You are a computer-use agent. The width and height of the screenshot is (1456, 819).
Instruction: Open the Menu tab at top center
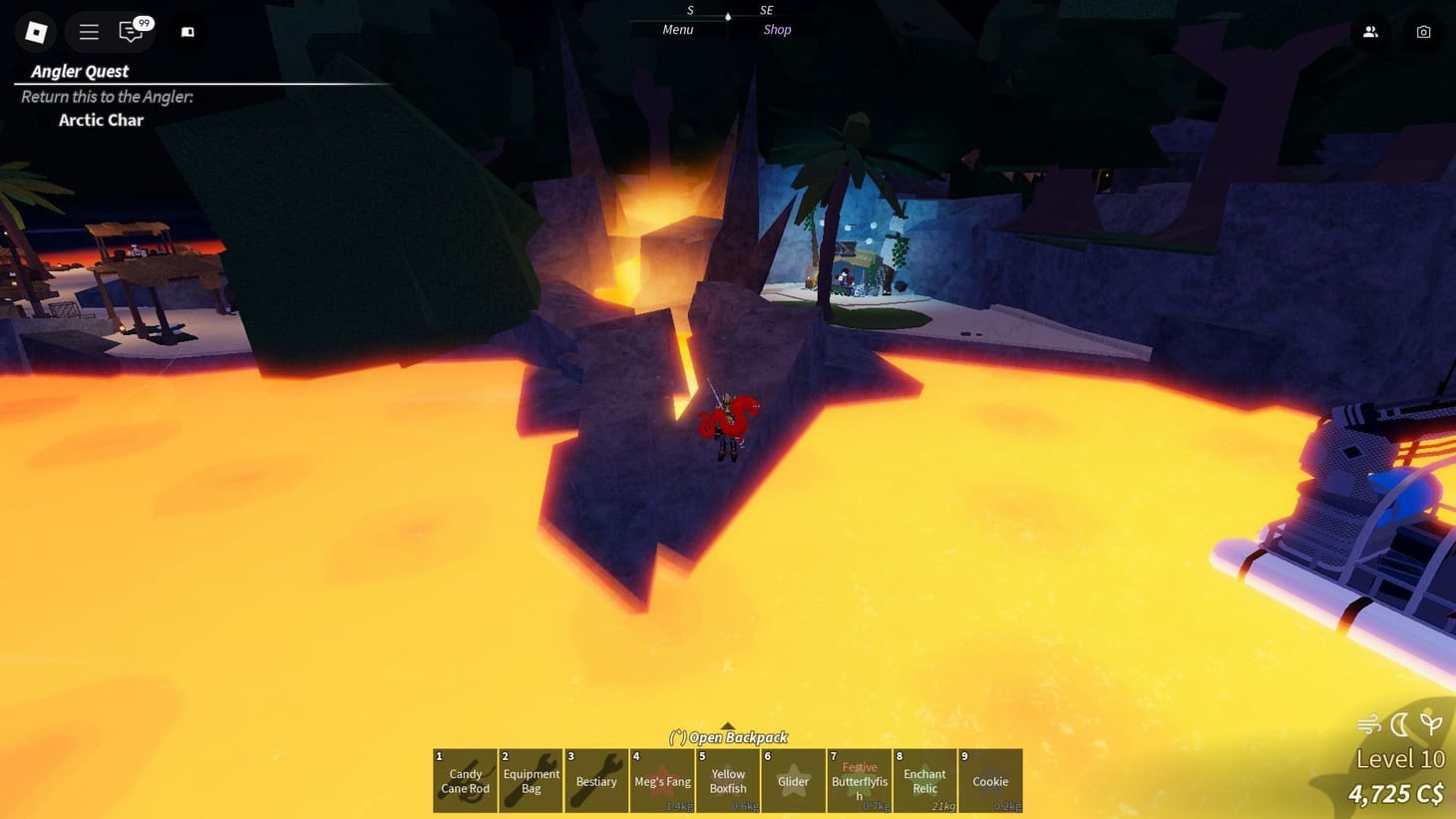point(677,29)
